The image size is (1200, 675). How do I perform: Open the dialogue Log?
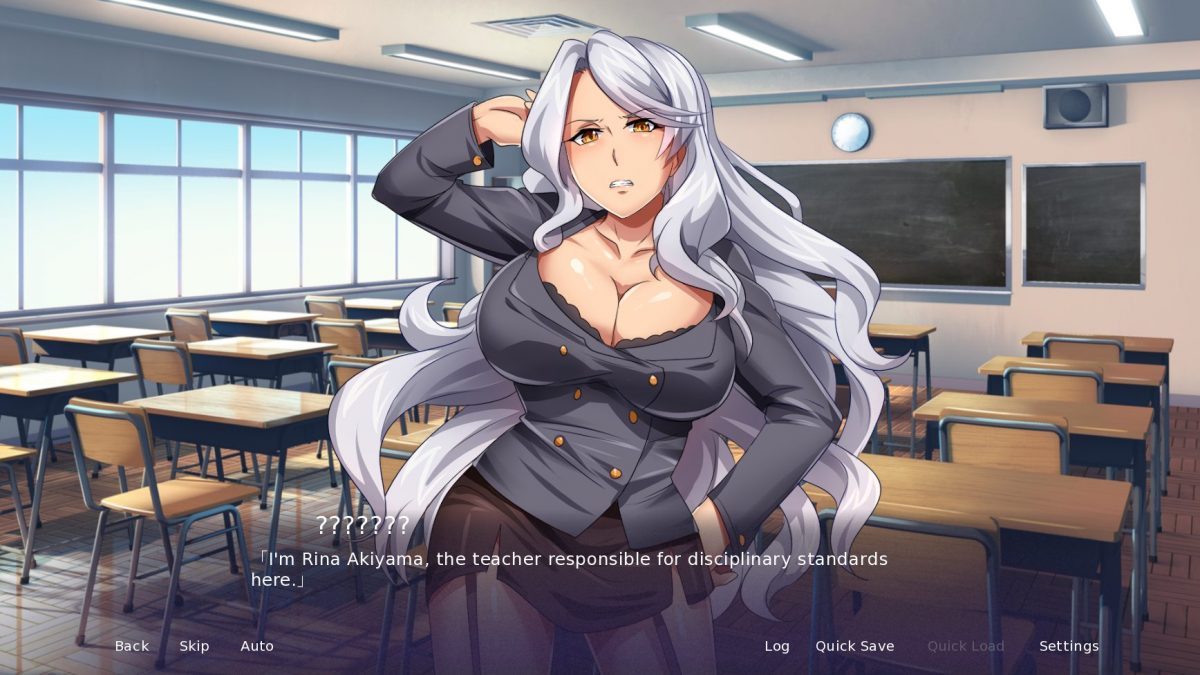(777, 646)
